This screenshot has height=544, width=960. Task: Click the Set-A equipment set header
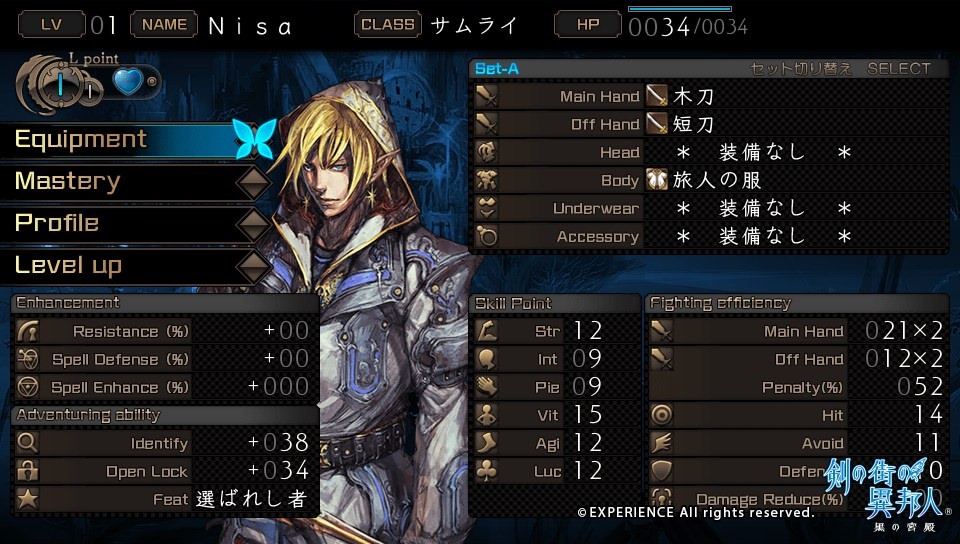tap(498, 69)
